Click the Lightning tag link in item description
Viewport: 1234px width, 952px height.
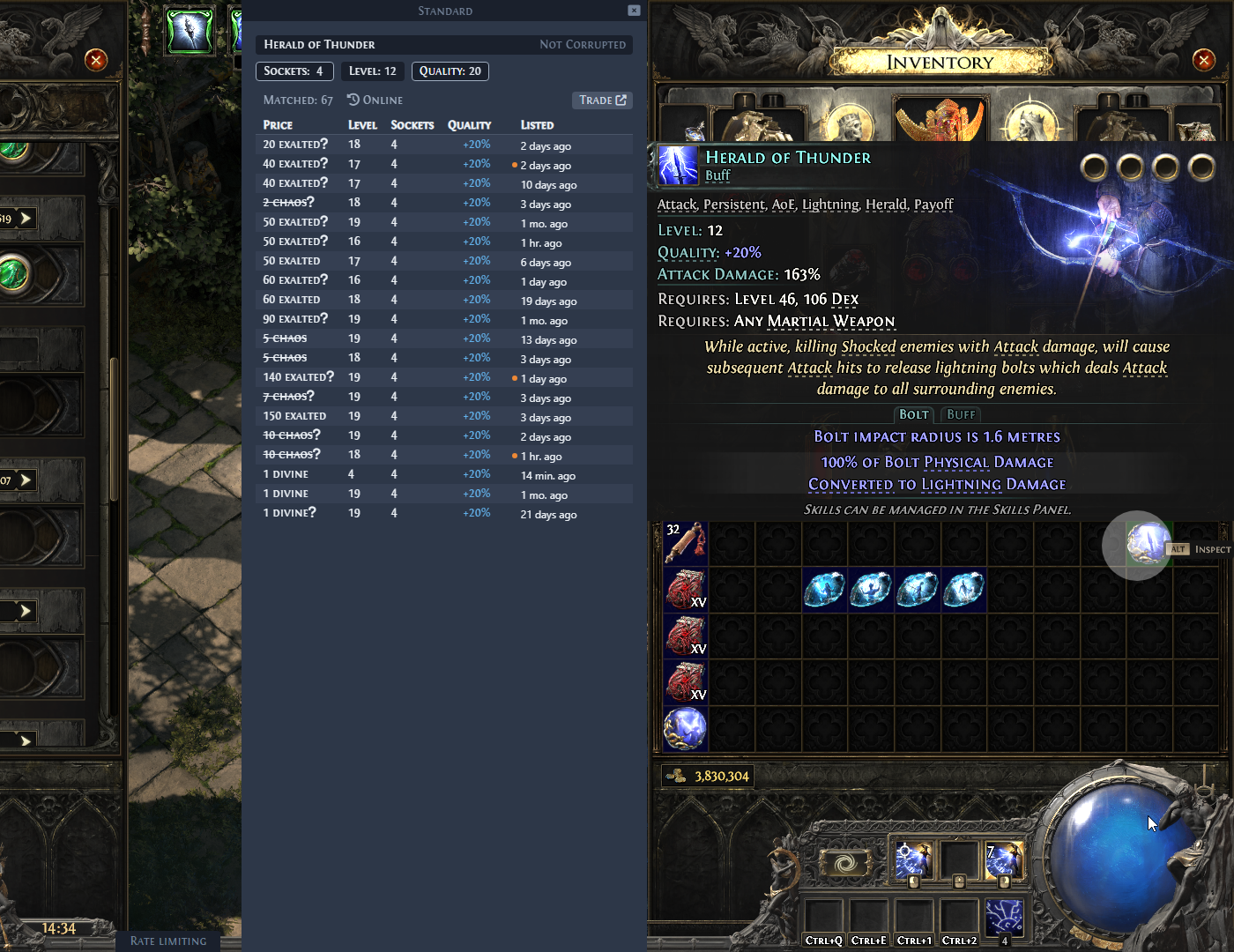[x=830, y=205]
